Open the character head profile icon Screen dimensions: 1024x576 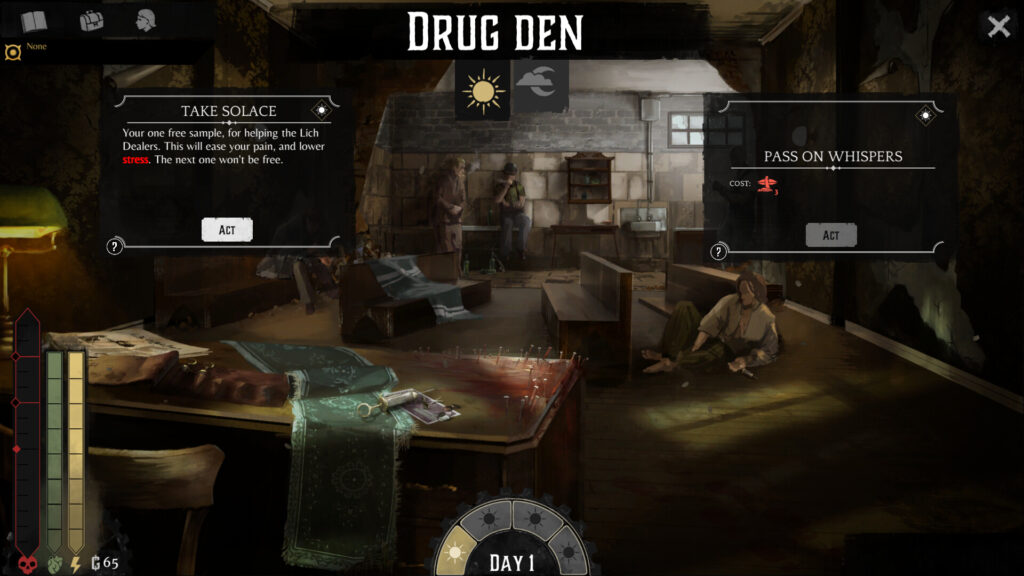tap(148, 21)
